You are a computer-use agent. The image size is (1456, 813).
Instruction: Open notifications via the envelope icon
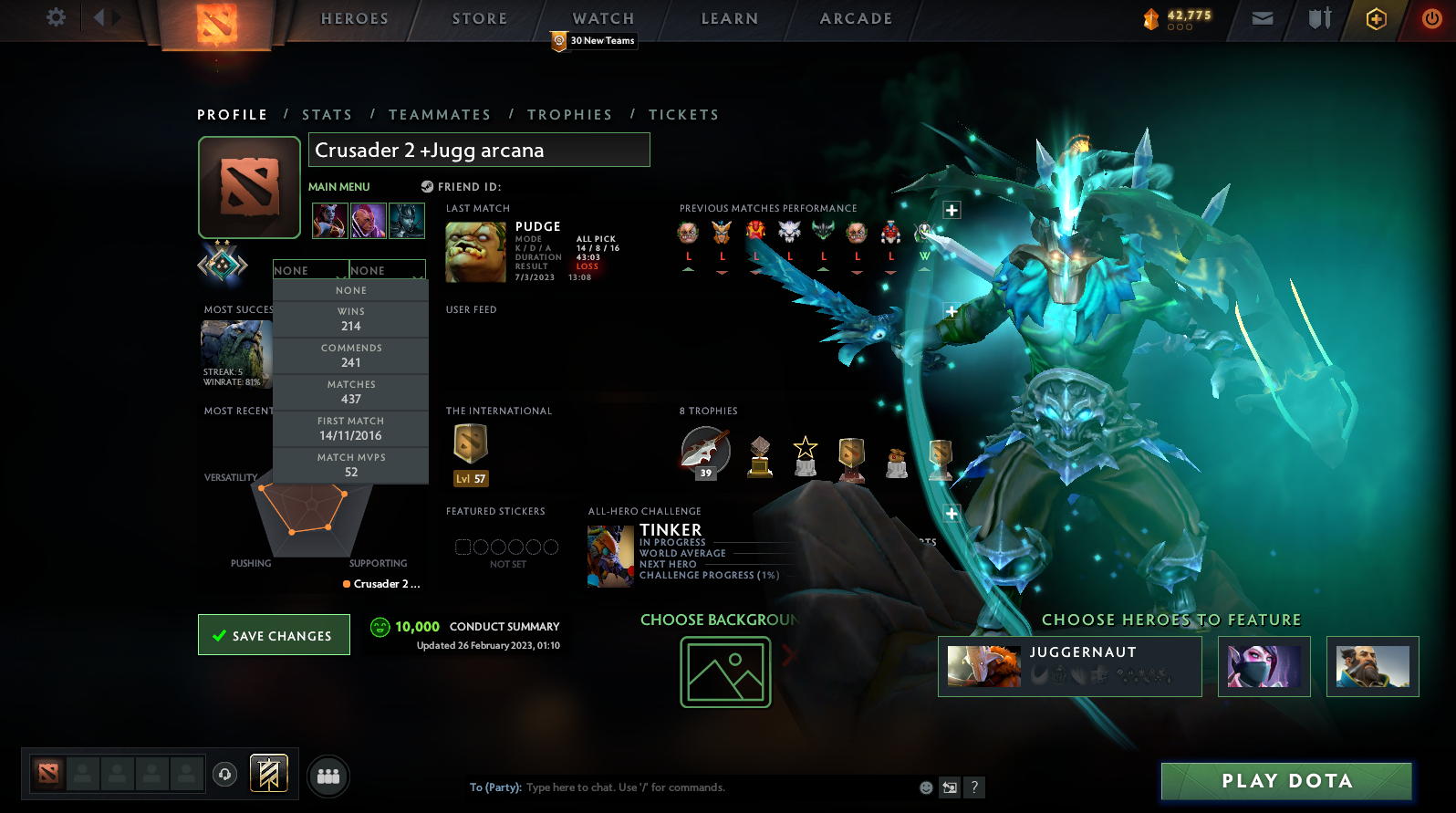(x=1262, y=17)
